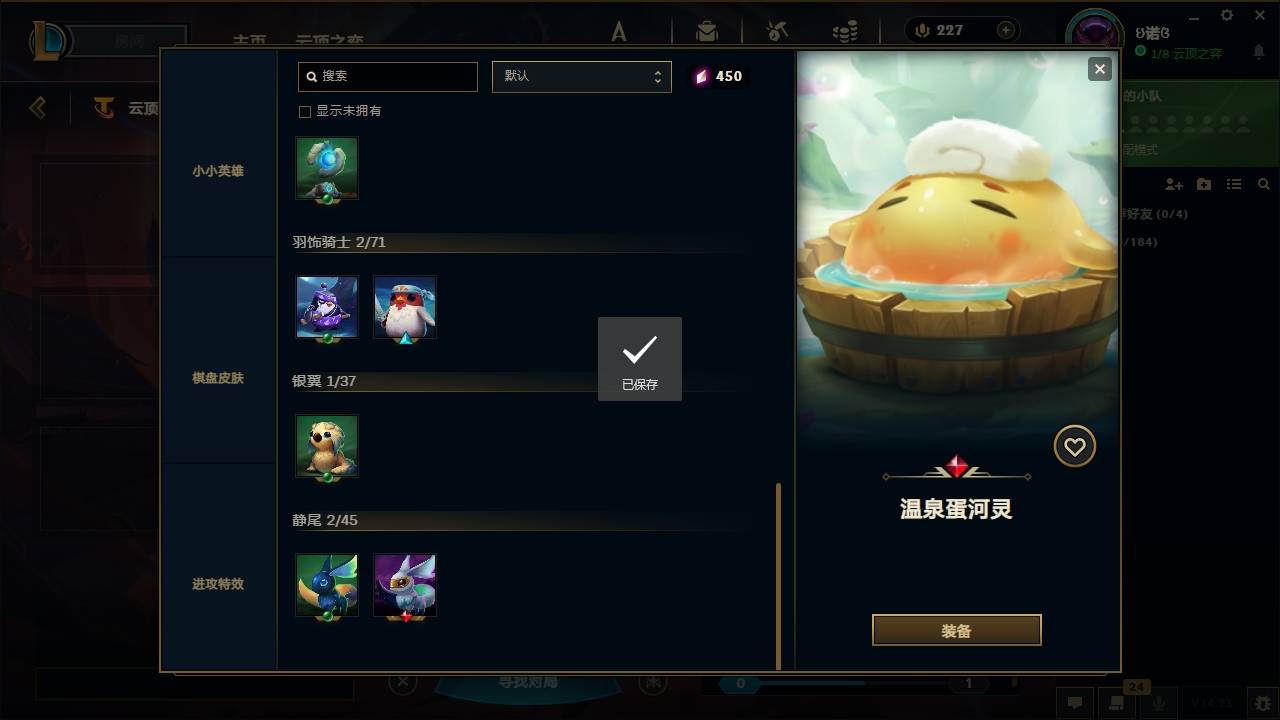Screen dimensions: 1280x720
Task: Open the loot bag icon in top bar
Action: 706,30
